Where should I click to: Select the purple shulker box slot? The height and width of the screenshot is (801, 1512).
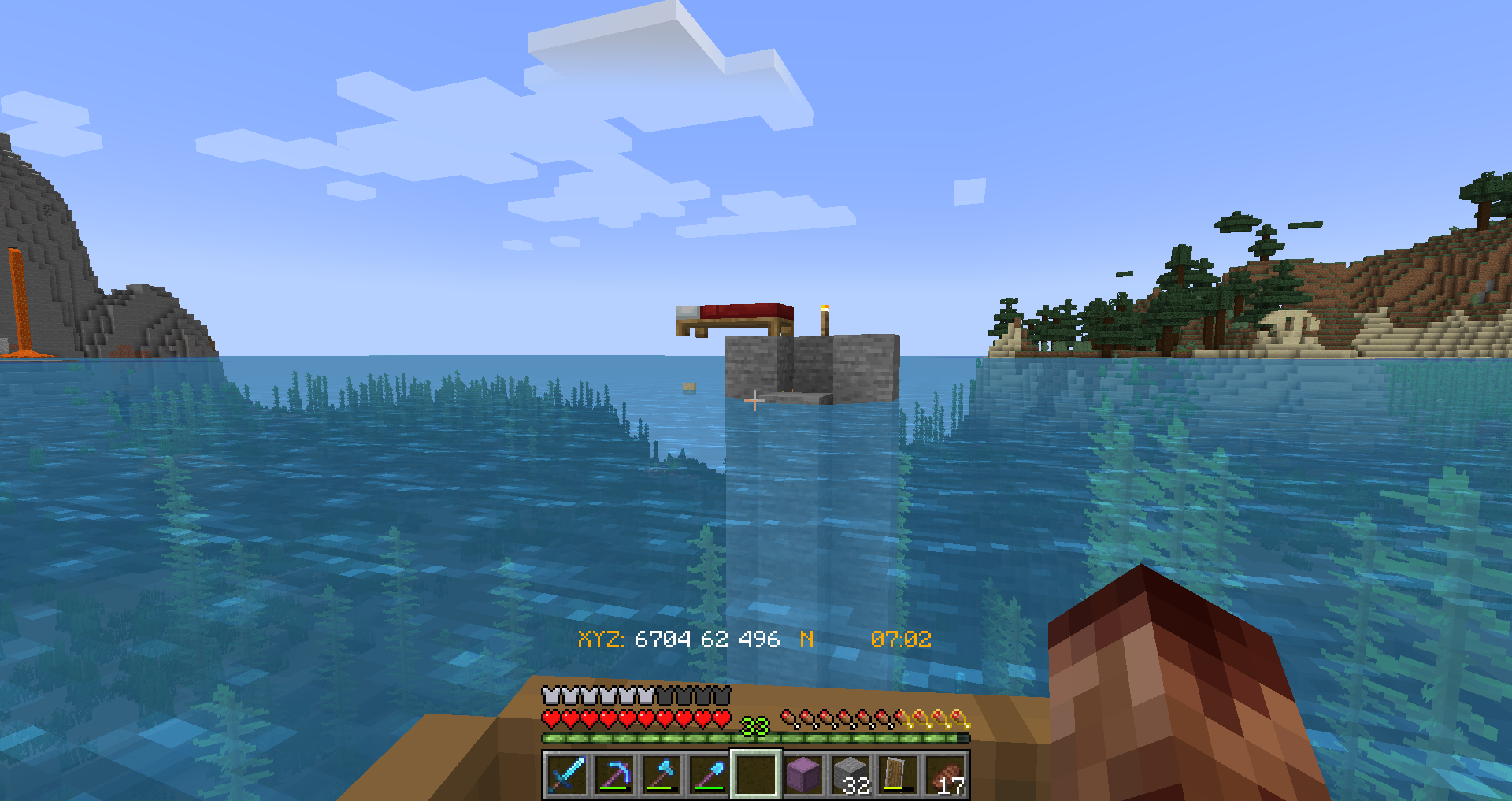[803, 774]
